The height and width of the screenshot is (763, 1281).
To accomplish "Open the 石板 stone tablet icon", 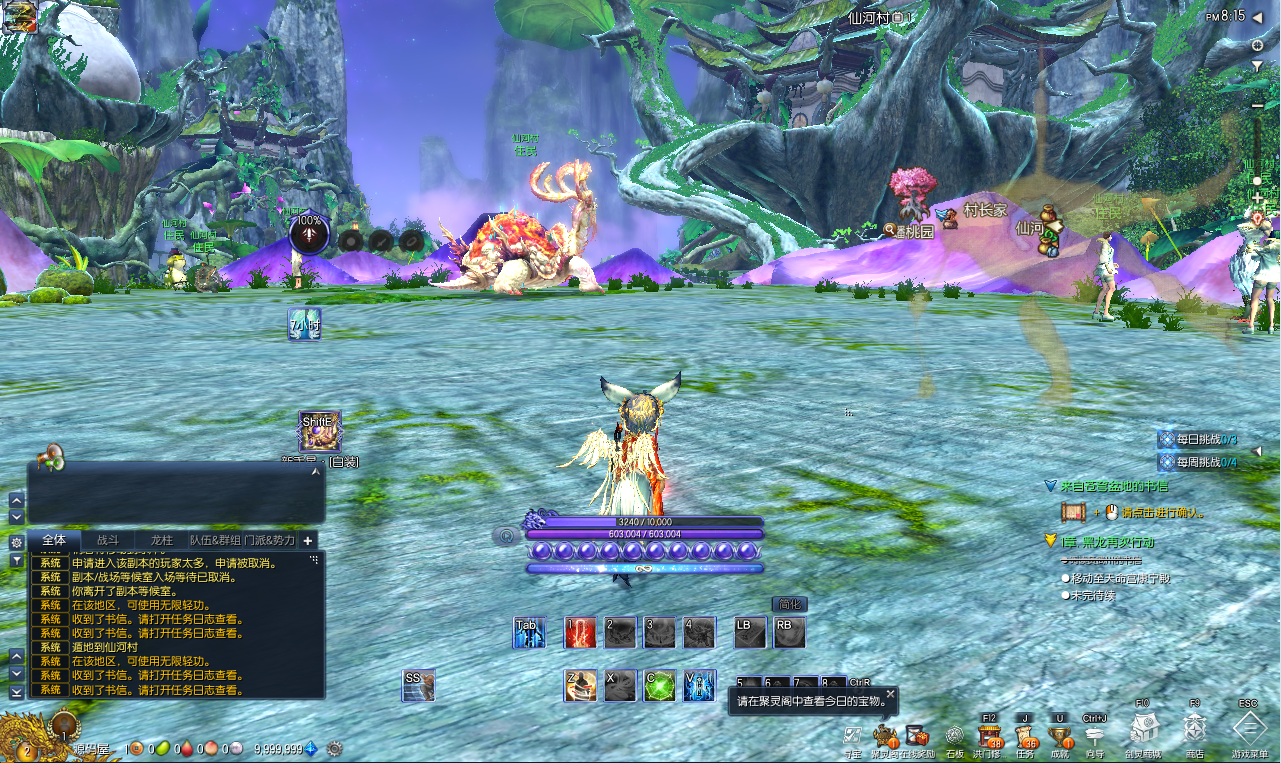I will 954,737.
